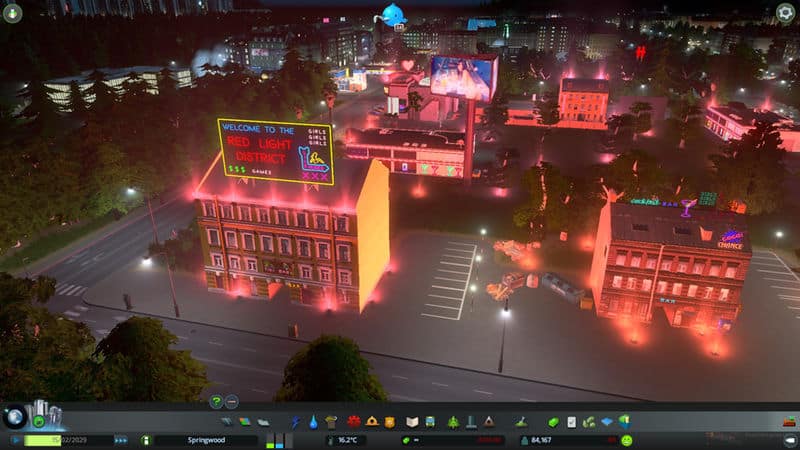Click the green citizen happiness face
Viewport: 800px width, 450px height.
[x=626, y=439]
